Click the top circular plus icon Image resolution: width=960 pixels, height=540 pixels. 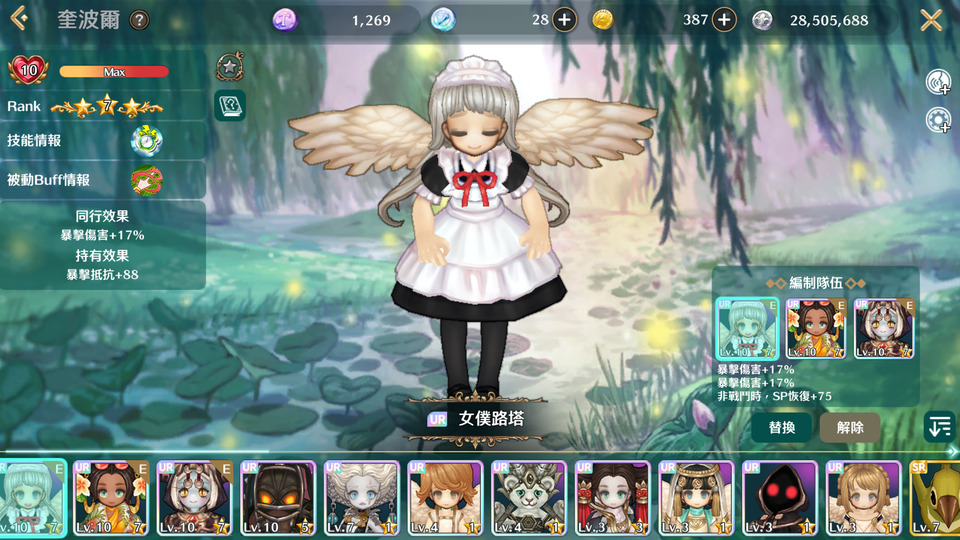tap(938, 82)
